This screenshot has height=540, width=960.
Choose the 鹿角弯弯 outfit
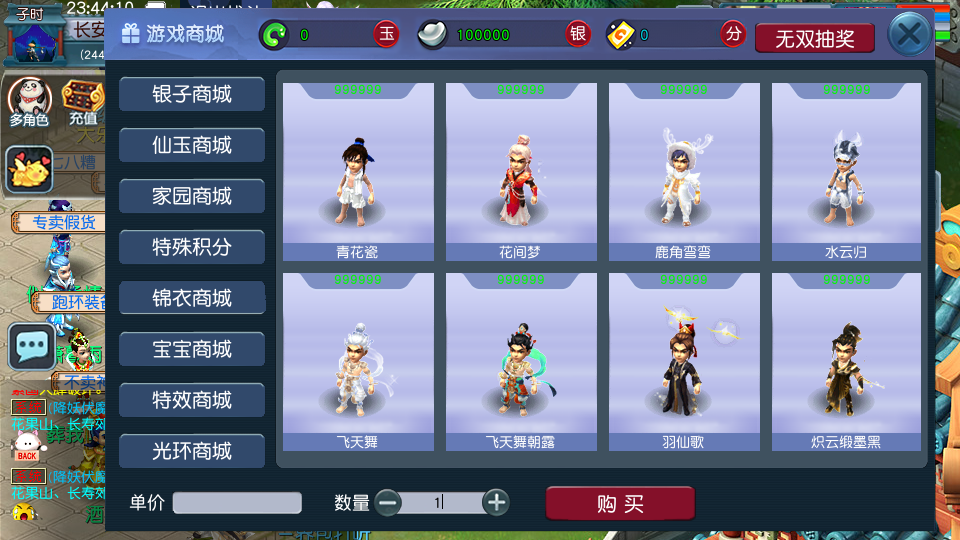click(684, 172)
